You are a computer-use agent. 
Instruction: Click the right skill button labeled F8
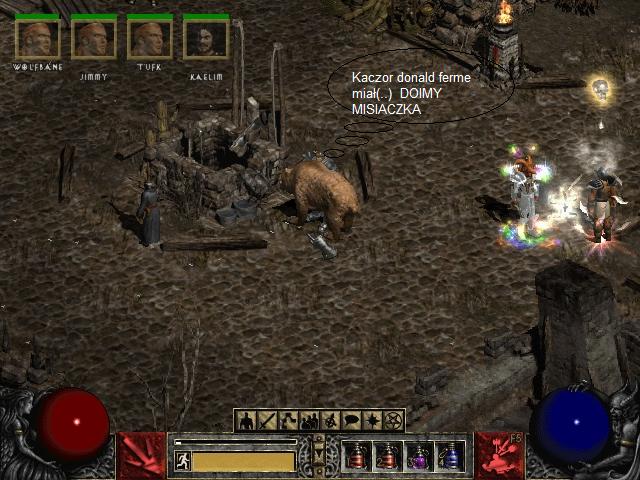click(498, 455)
